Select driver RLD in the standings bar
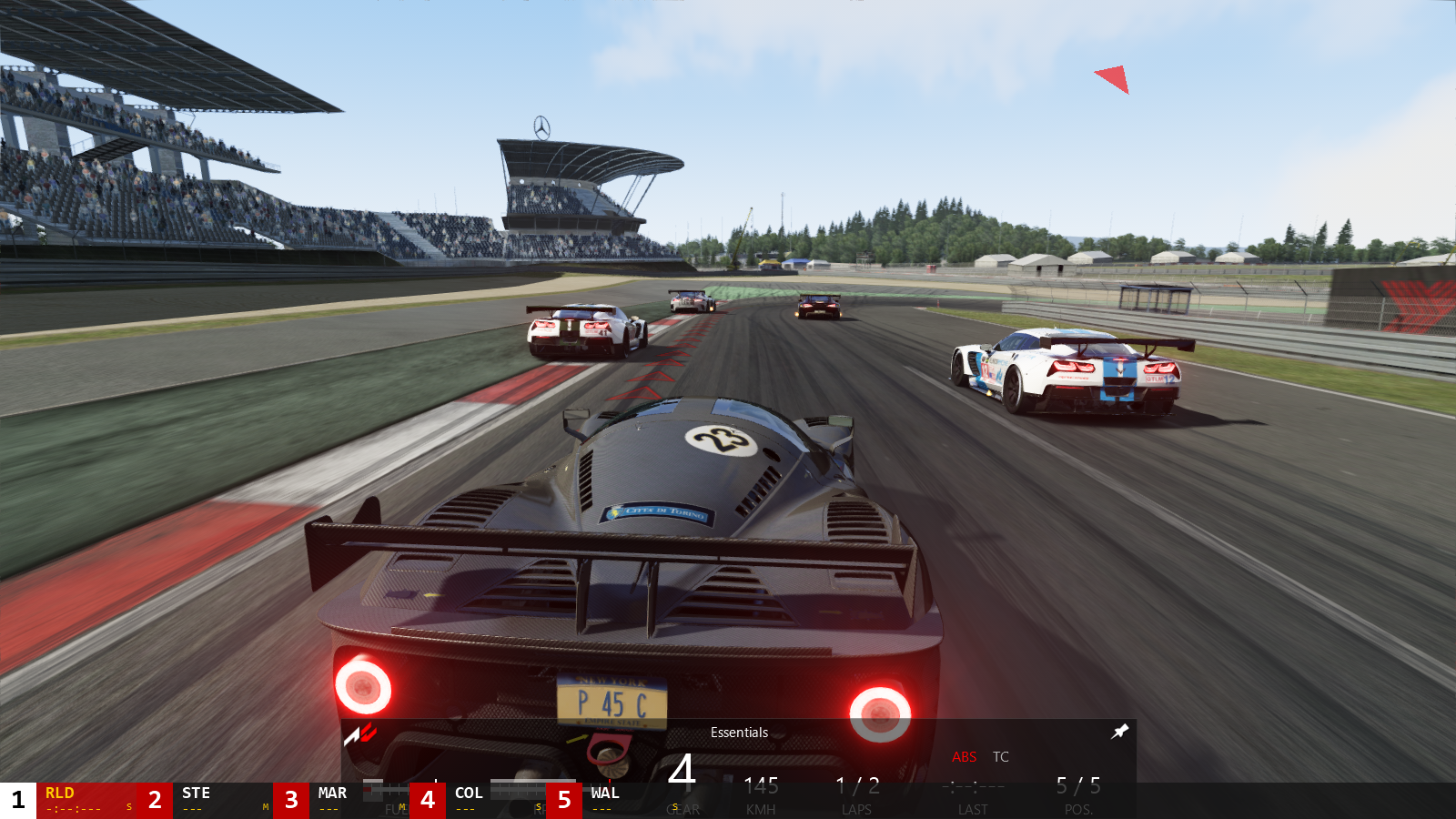This screenshot has height=819, width=1456. pyautogui.click(x=86, y=800)
